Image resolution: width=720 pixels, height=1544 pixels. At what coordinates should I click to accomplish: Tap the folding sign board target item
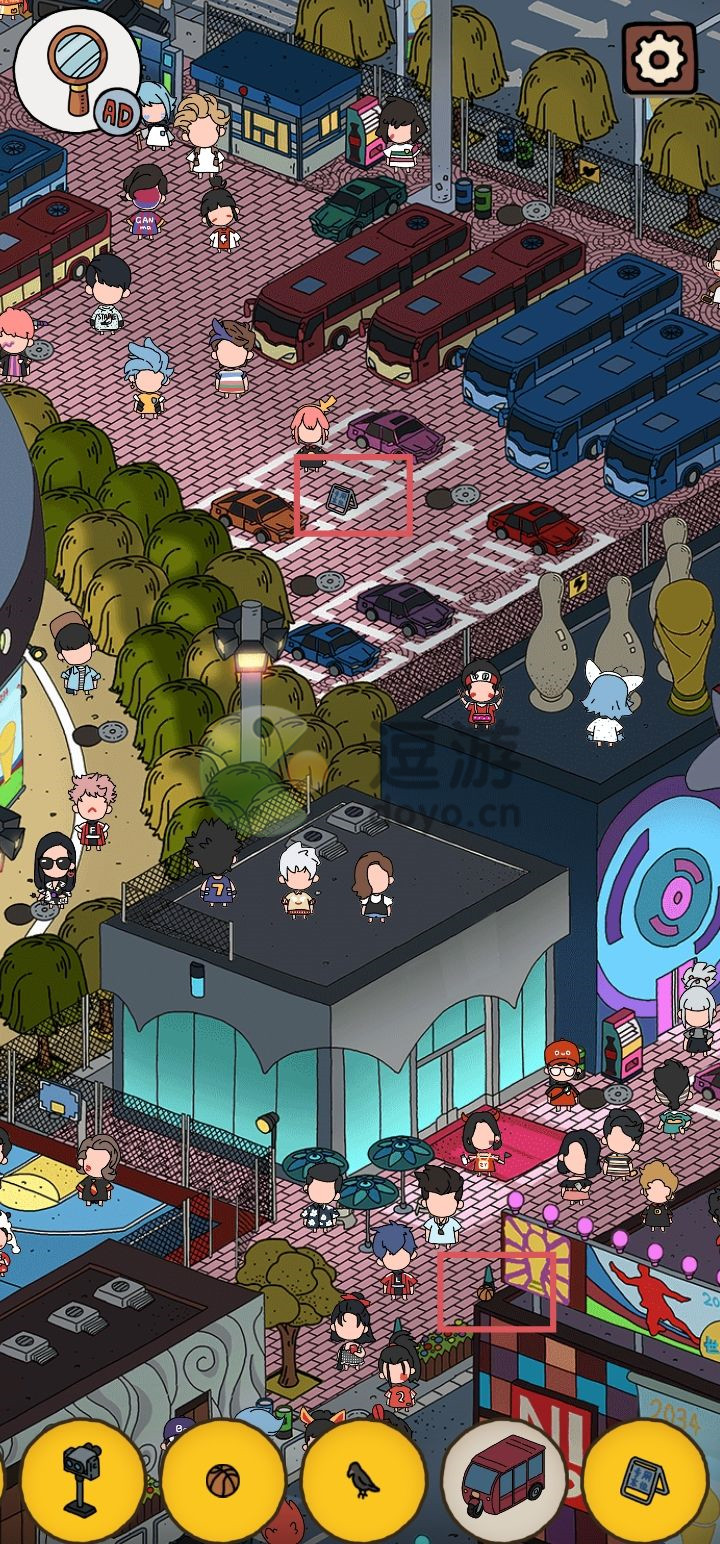[x=644, y=1479]
